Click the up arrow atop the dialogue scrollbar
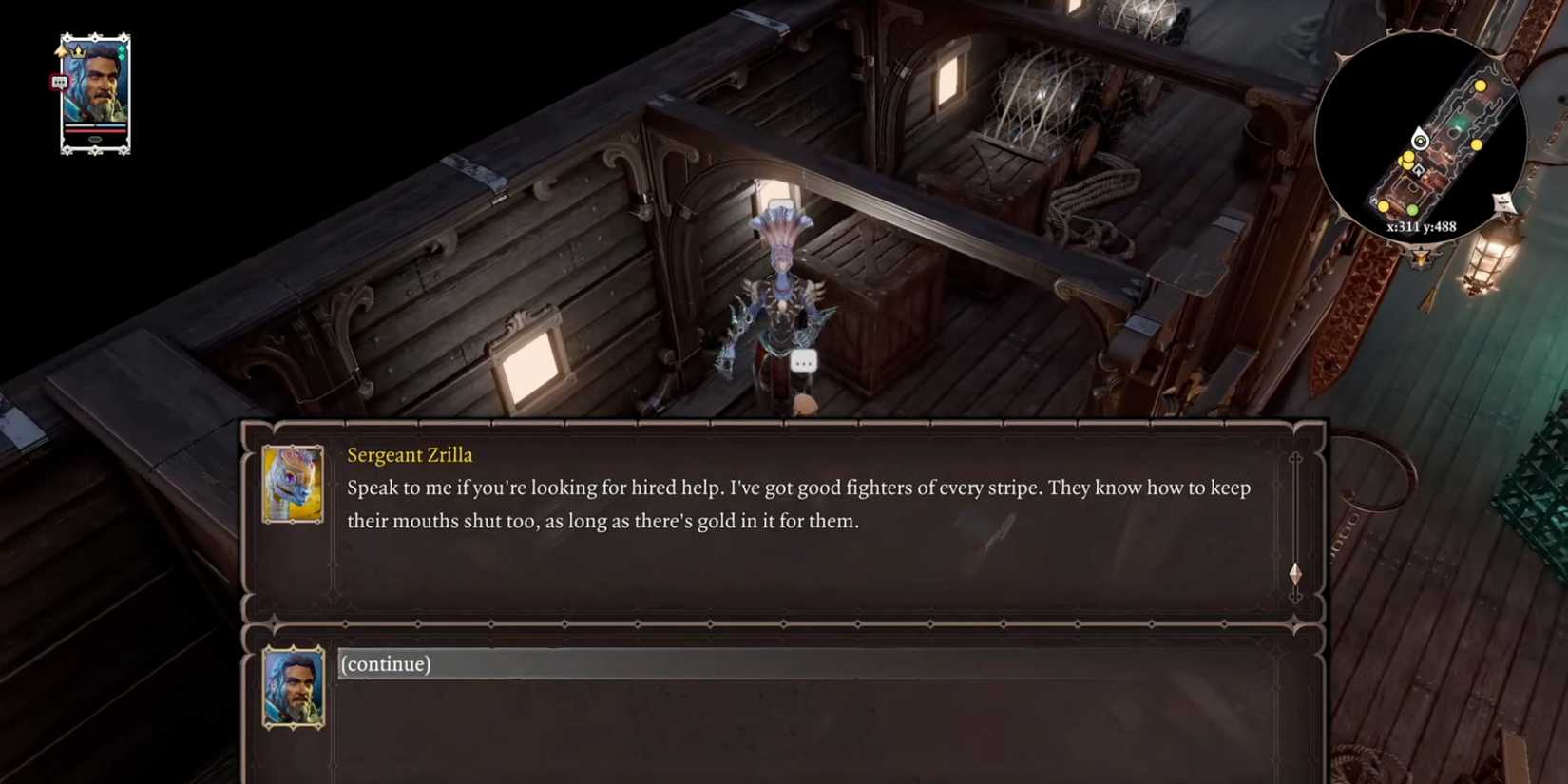1568x784 pixels. 1295,460
